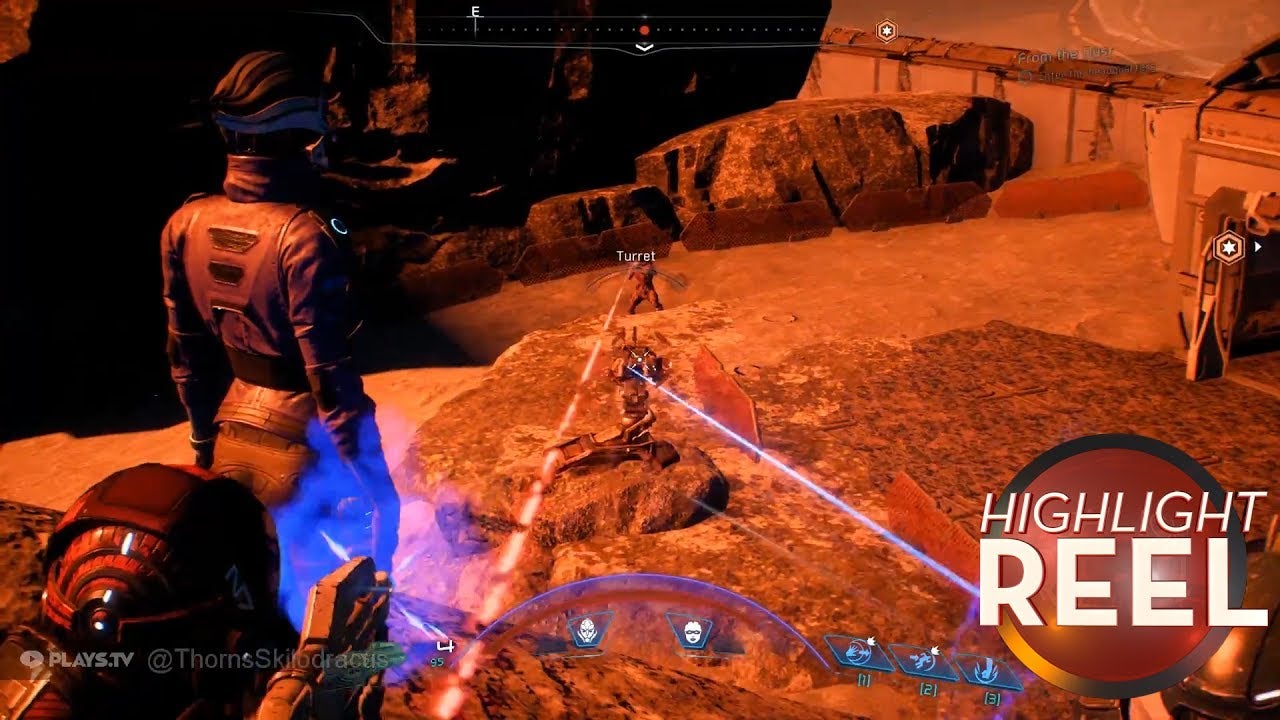Image resolution: width=1280 pixels, height=720 pixels.
Task: Click the hexagonal objective marker with the arrow
Action: pyautogui.click(x=1229, y=246)
